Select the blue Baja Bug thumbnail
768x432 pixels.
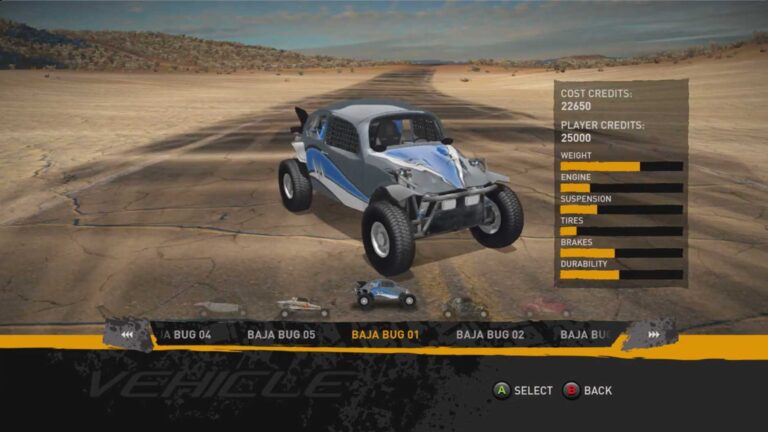point(384,294)
